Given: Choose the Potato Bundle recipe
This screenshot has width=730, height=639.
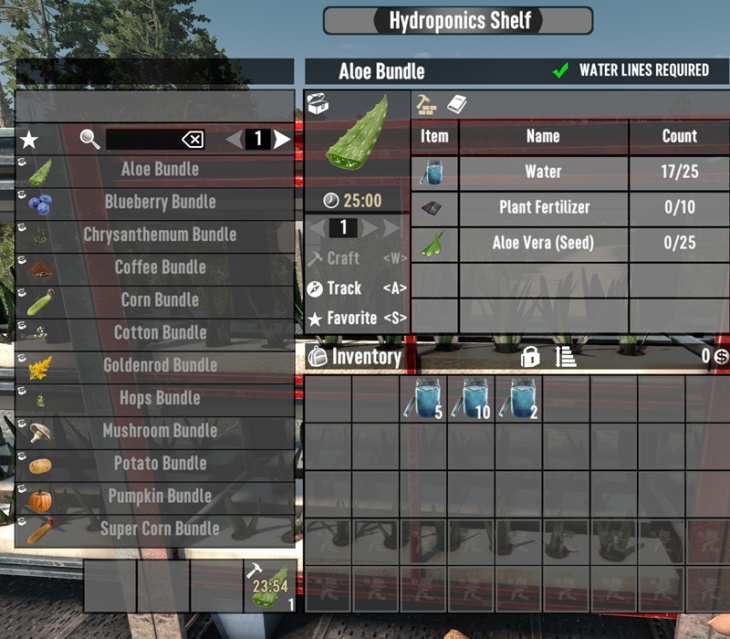Looking at the screenshot, I should (x=158, y=463).
